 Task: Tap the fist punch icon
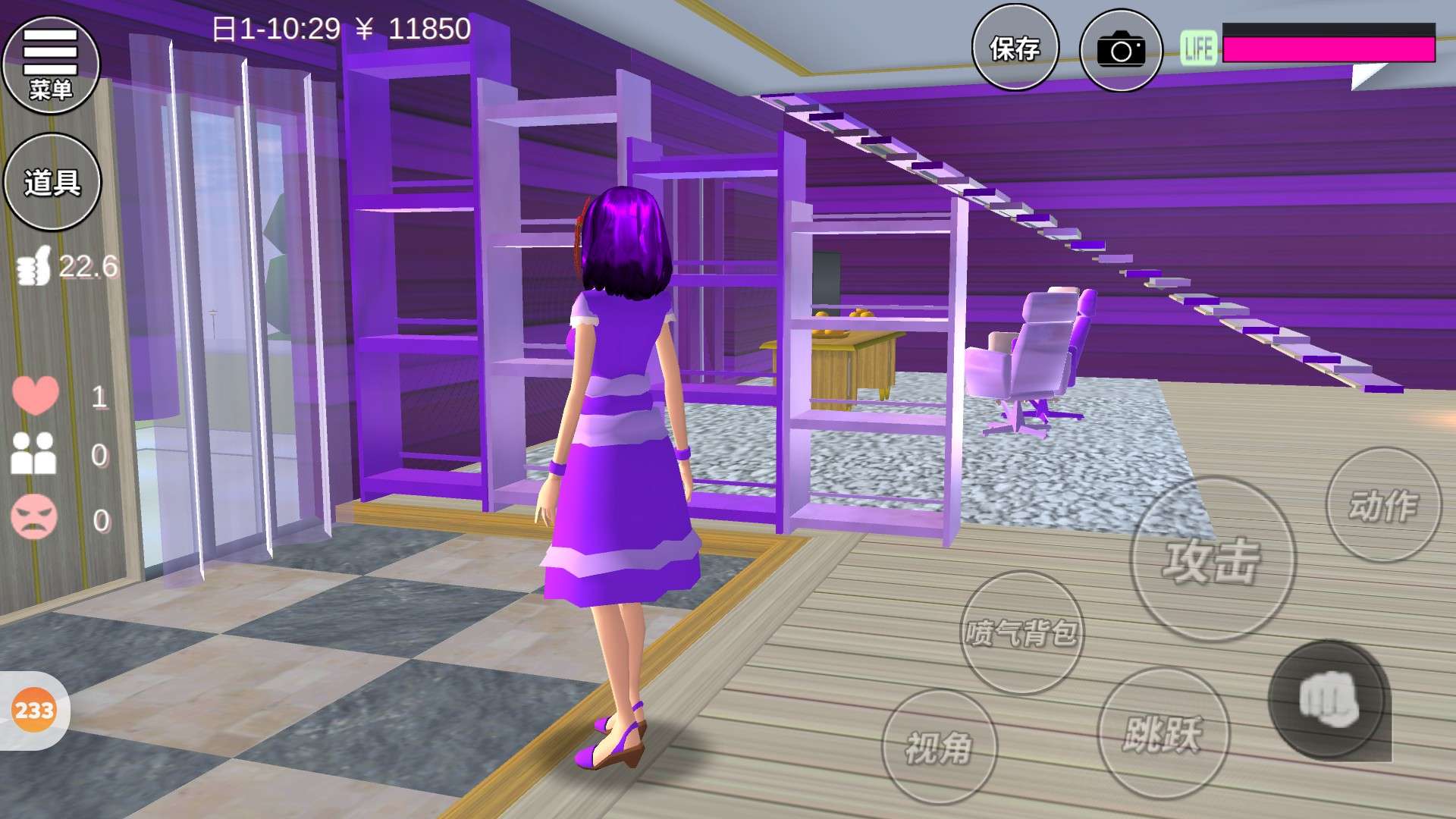click(x=1329, y=700)
